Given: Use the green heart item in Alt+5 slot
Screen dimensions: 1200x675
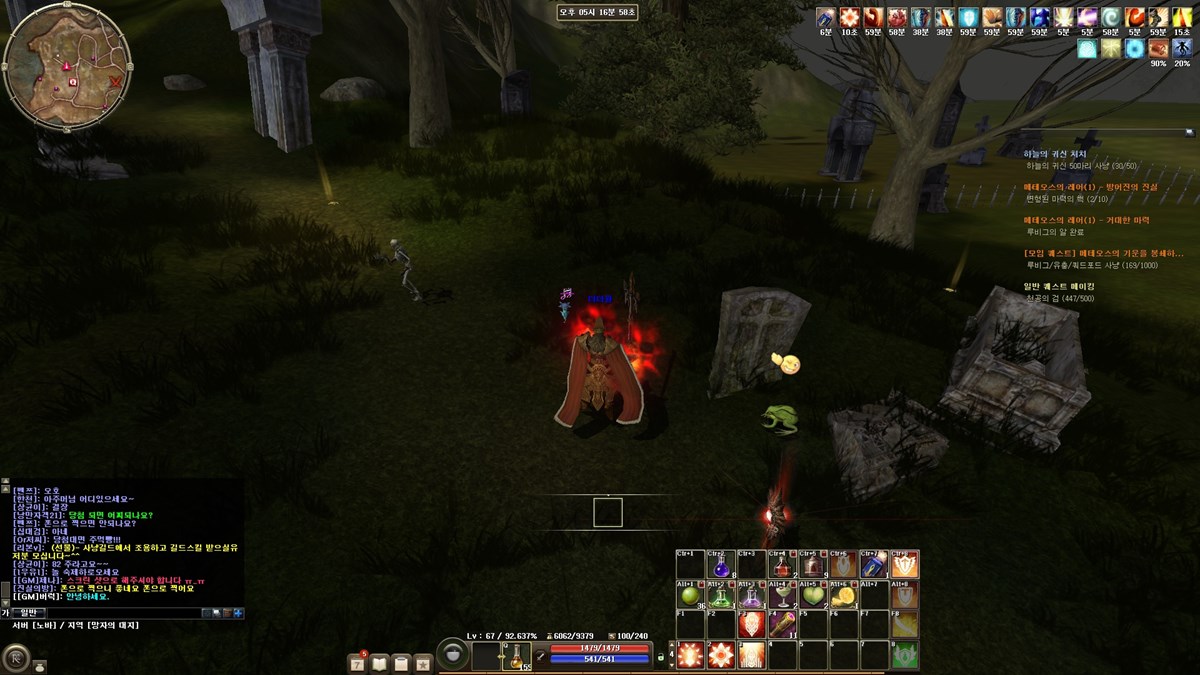Looking at the screenshot, I should [813, 596].
